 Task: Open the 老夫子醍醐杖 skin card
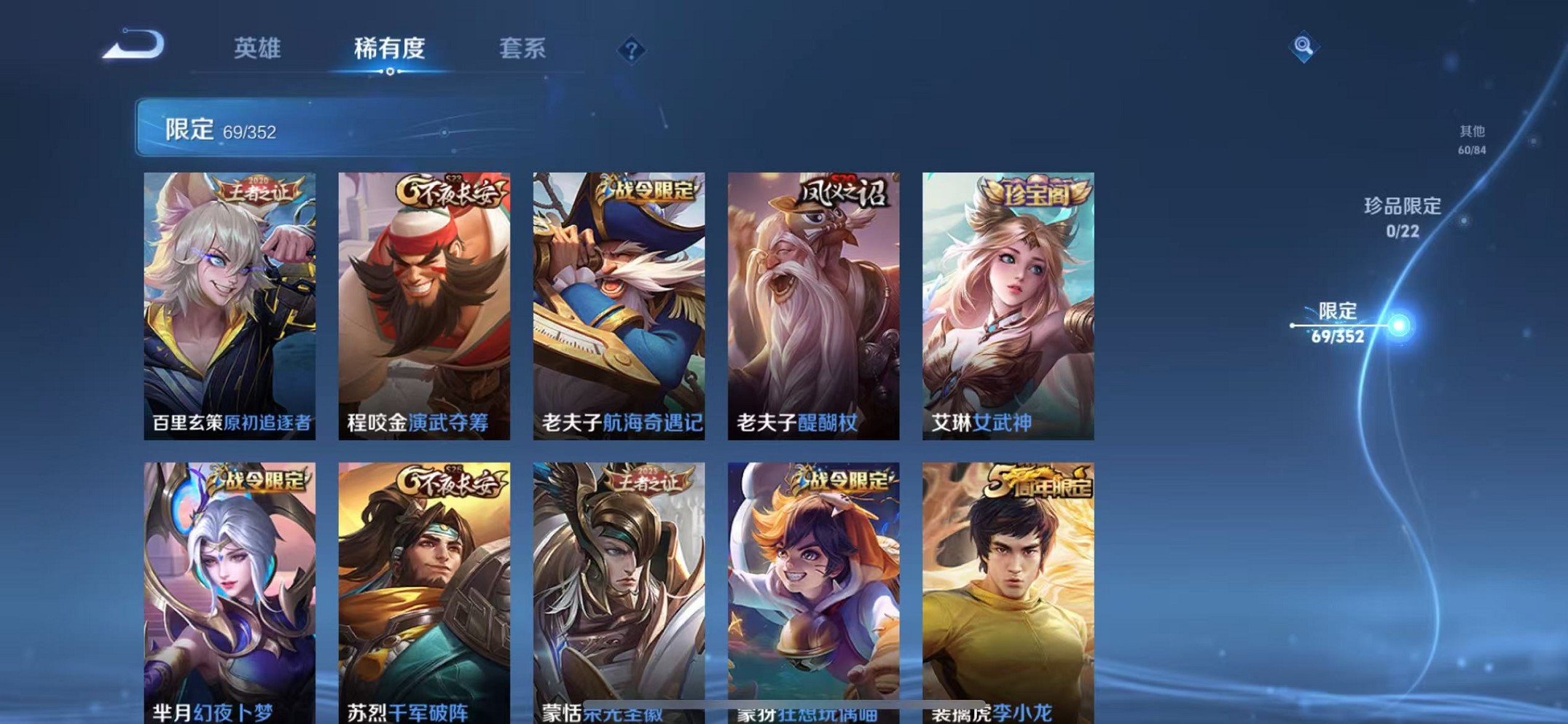[811, 306]
